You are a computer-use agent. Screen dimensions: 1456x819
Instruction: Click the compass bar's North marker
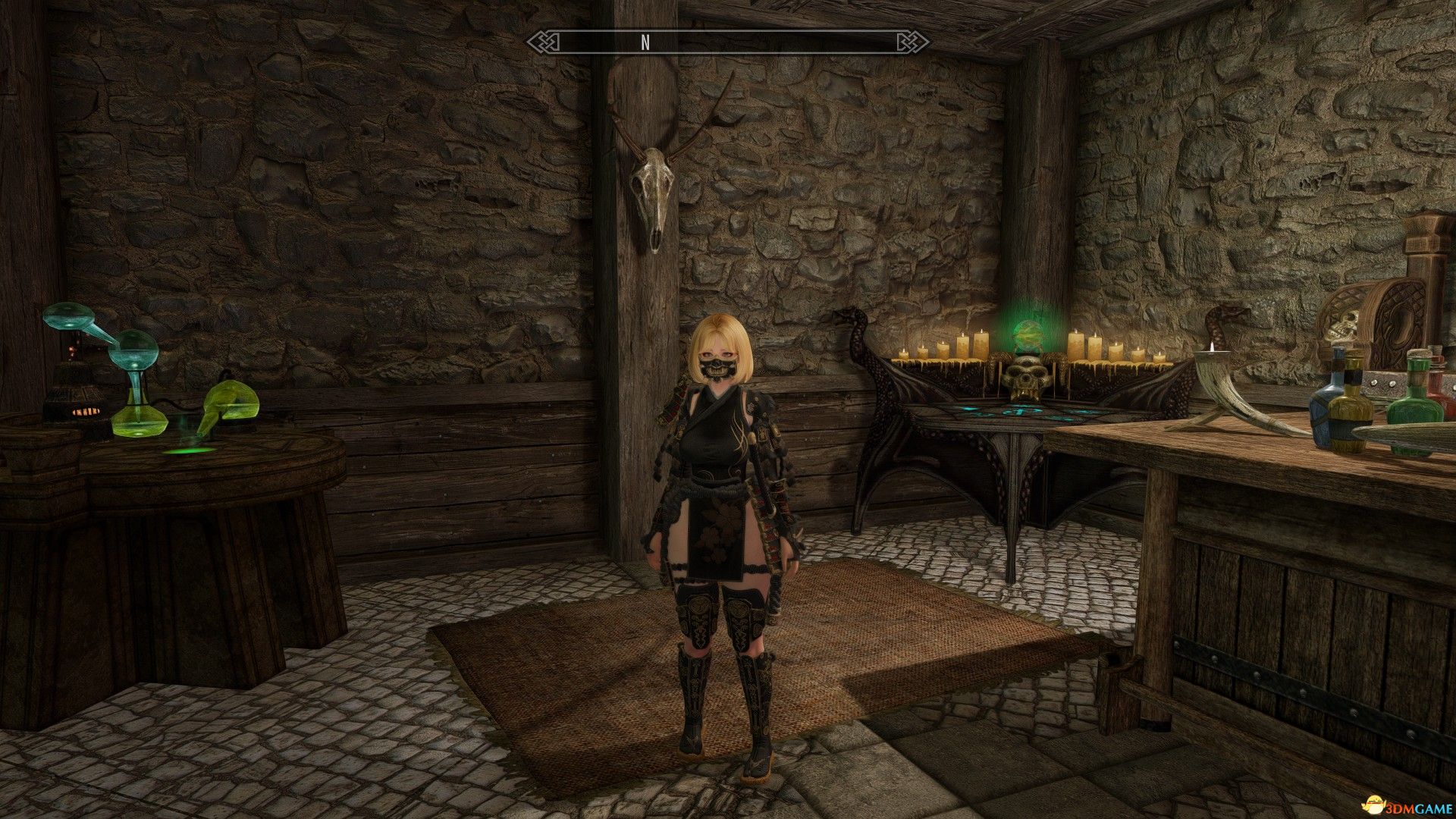click(x=645, y=42)
